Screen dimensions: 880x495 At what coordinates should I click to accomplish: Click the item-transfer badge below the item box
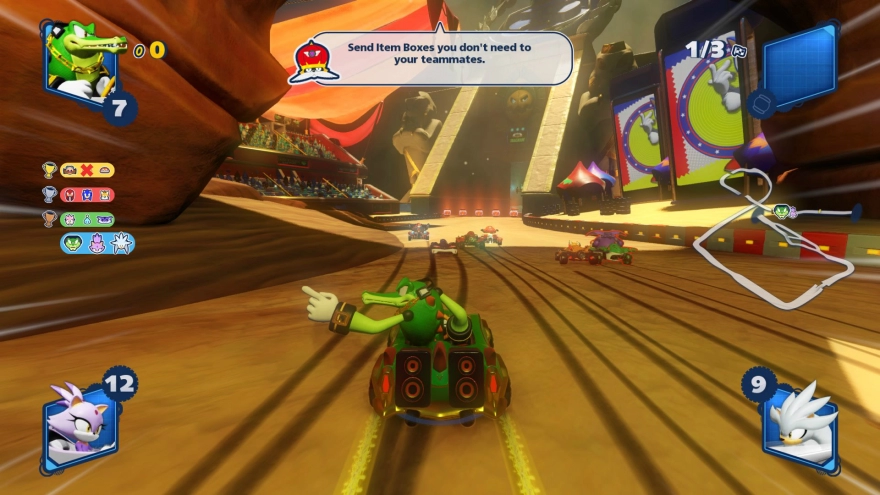[x=760, y=103]
